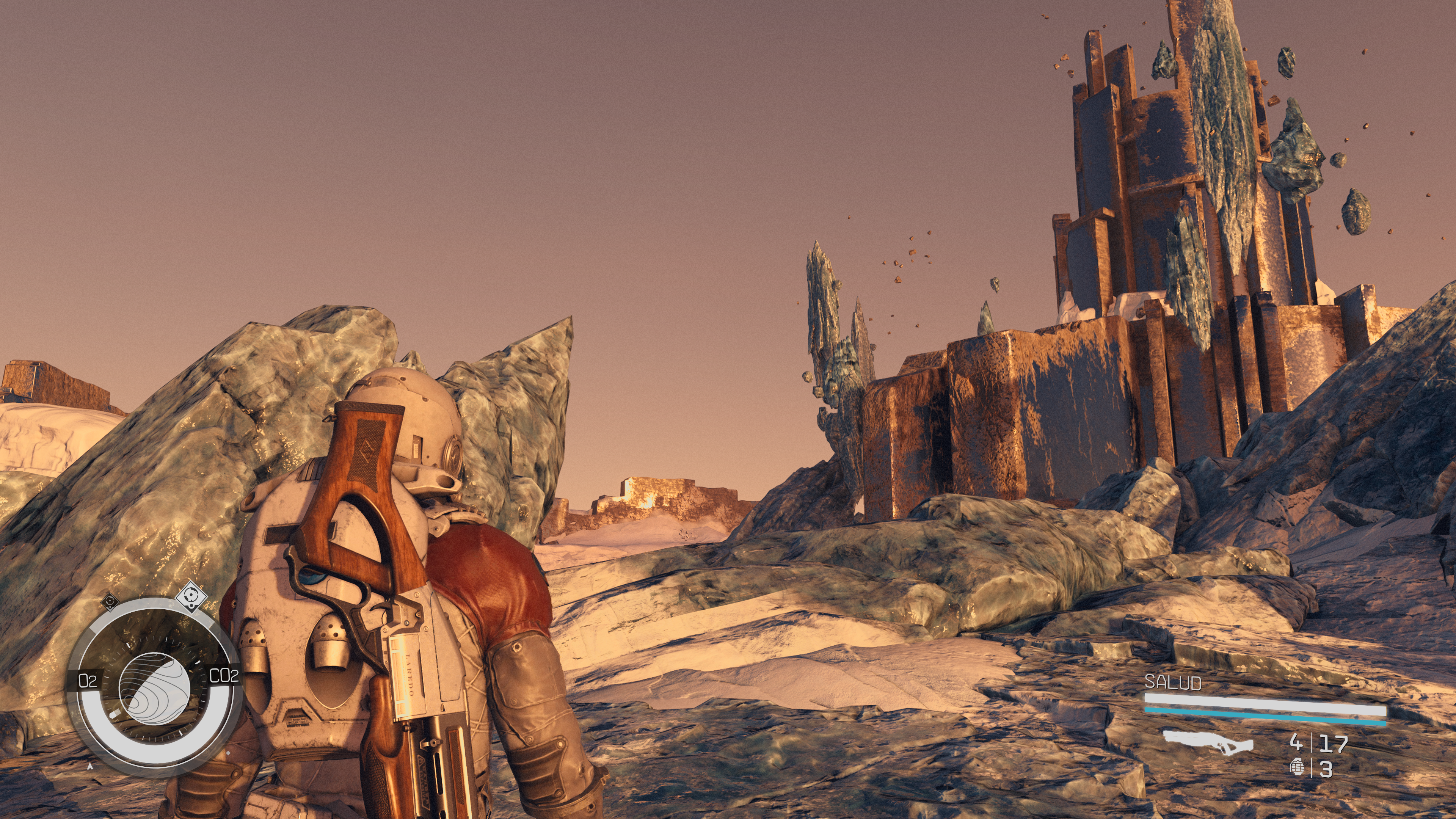Select the dim diamond marker on the compass
The height and width of the screenshot is (819, 1456).
(110, 601)
